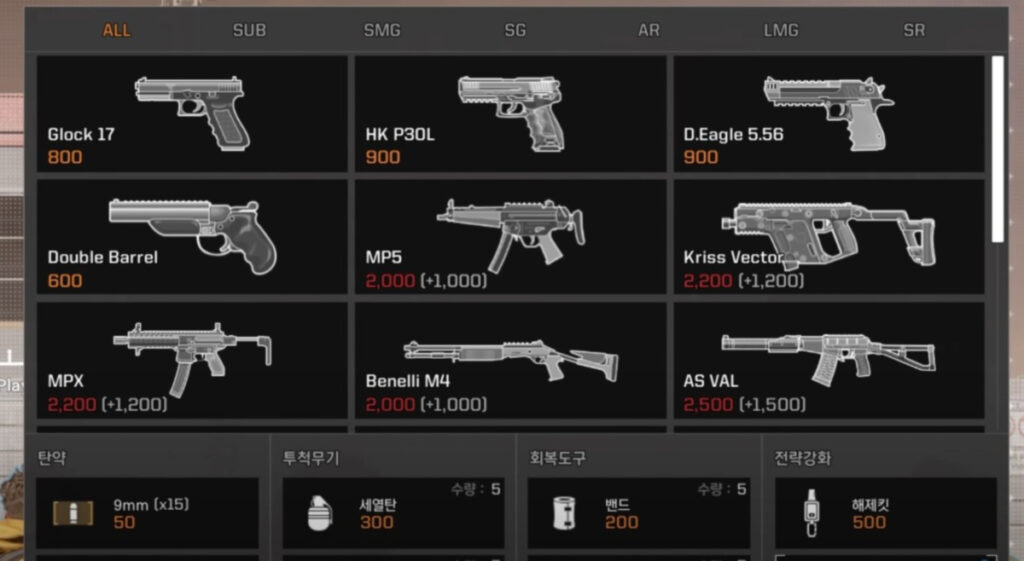1024x561 pixels.
Task: Open the LMG category tab
Action: click(781, 30)
